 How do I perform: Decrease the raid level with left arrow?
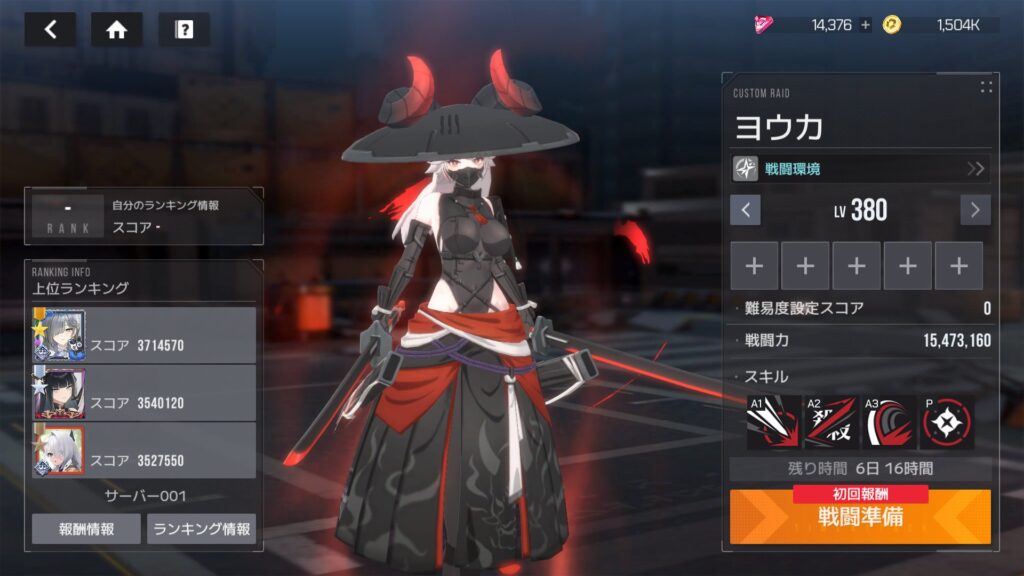[745, 210]
